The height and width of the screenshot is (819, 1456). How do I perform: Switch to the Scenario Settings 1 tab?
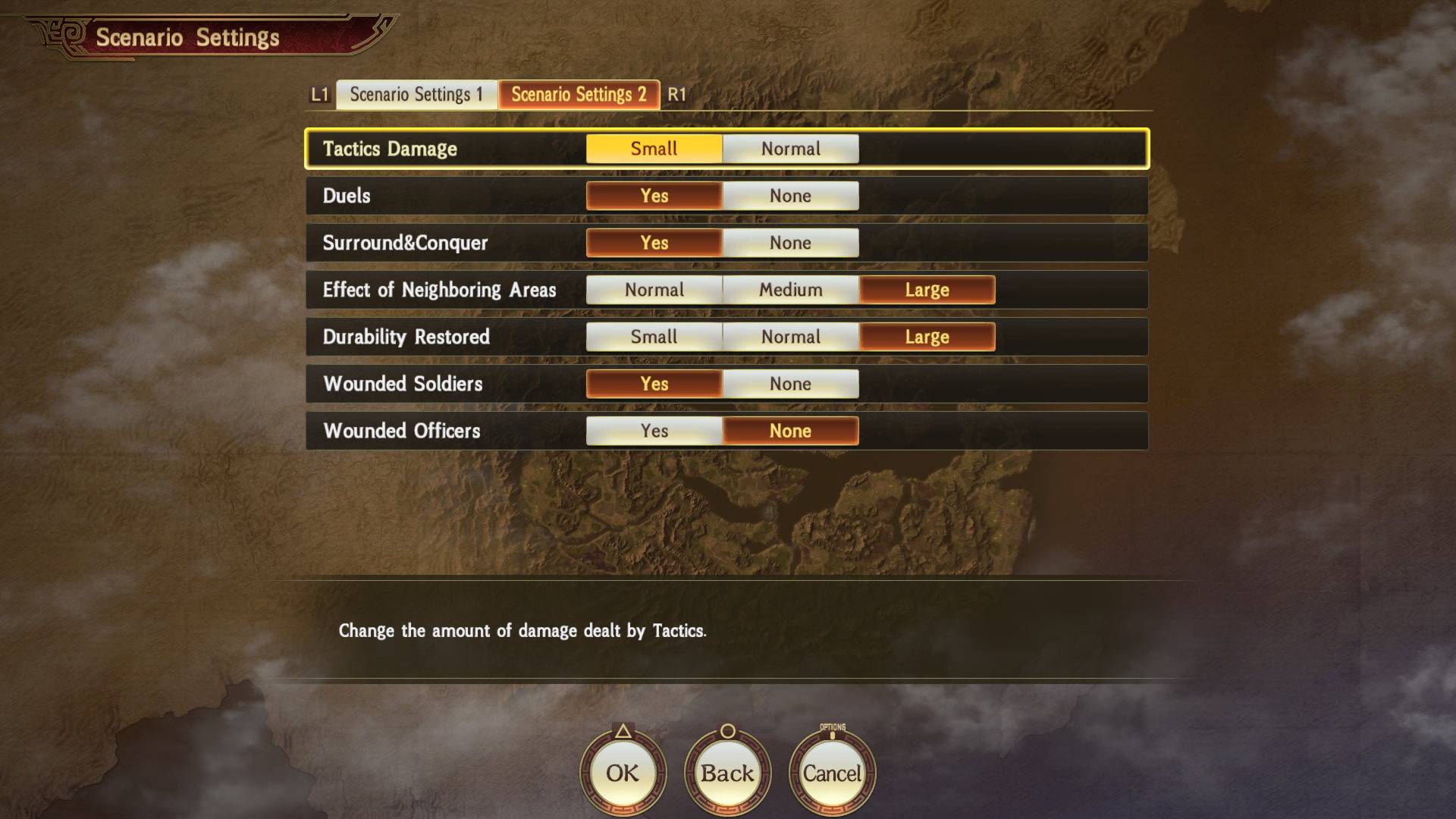[x=416, y=96]
